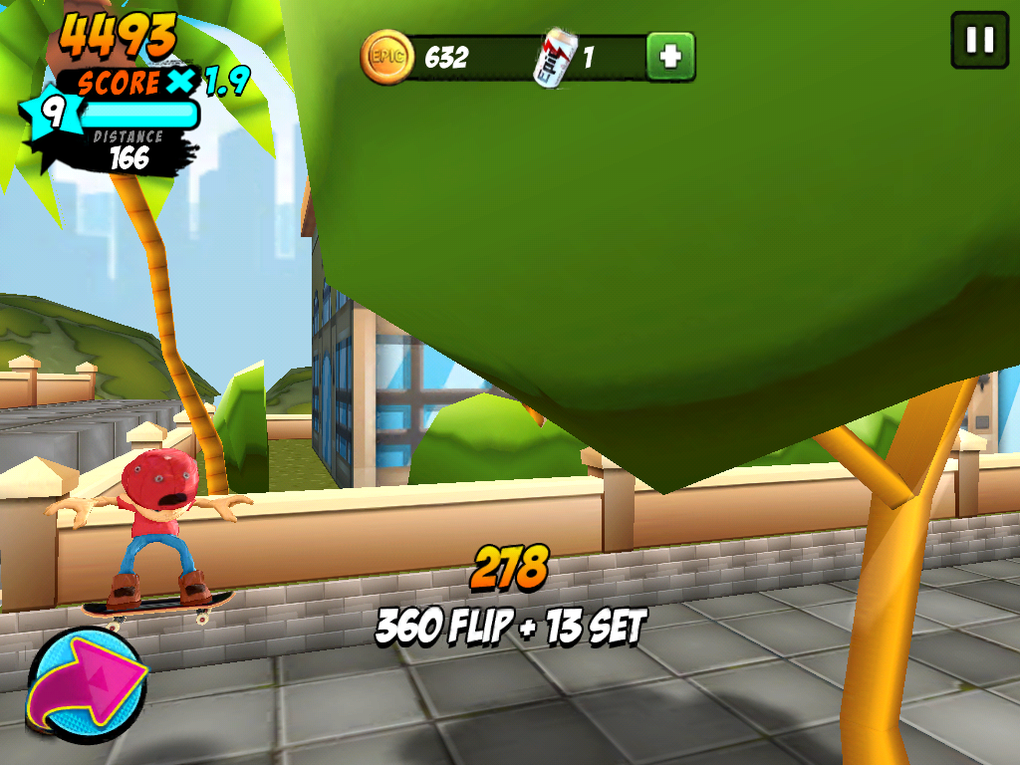Pause the game

click(979, 40)
